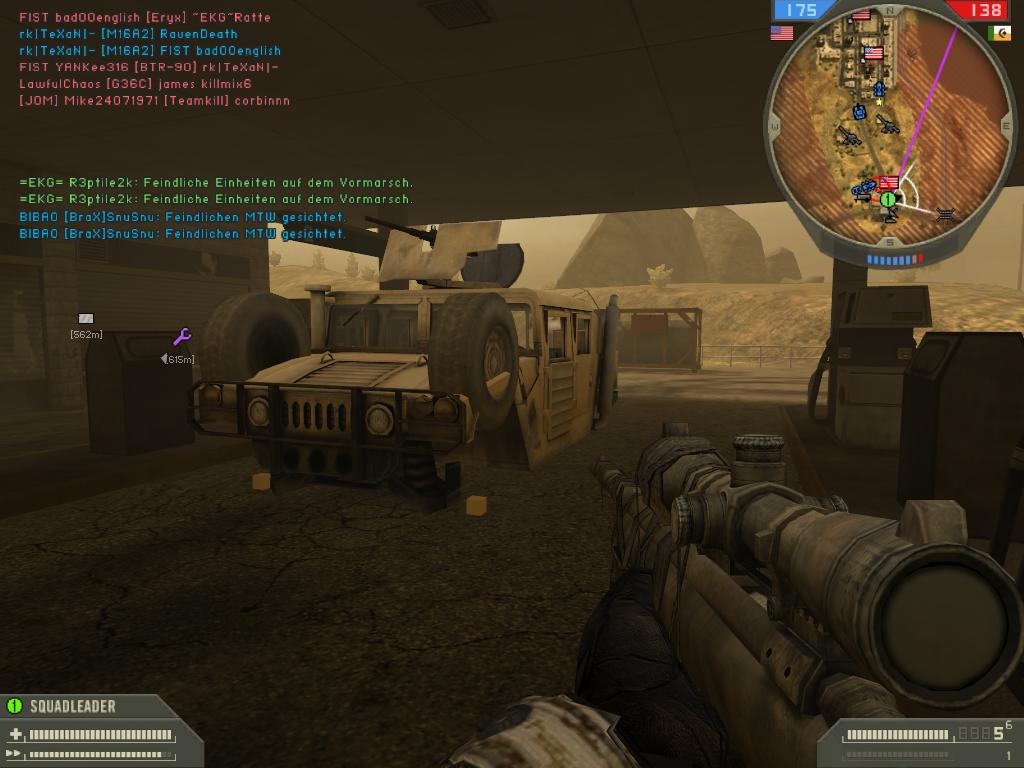The image size is (1024, 768).
Task: Click the green Squadleader badge icon
Action: click(x=14, y=706)
